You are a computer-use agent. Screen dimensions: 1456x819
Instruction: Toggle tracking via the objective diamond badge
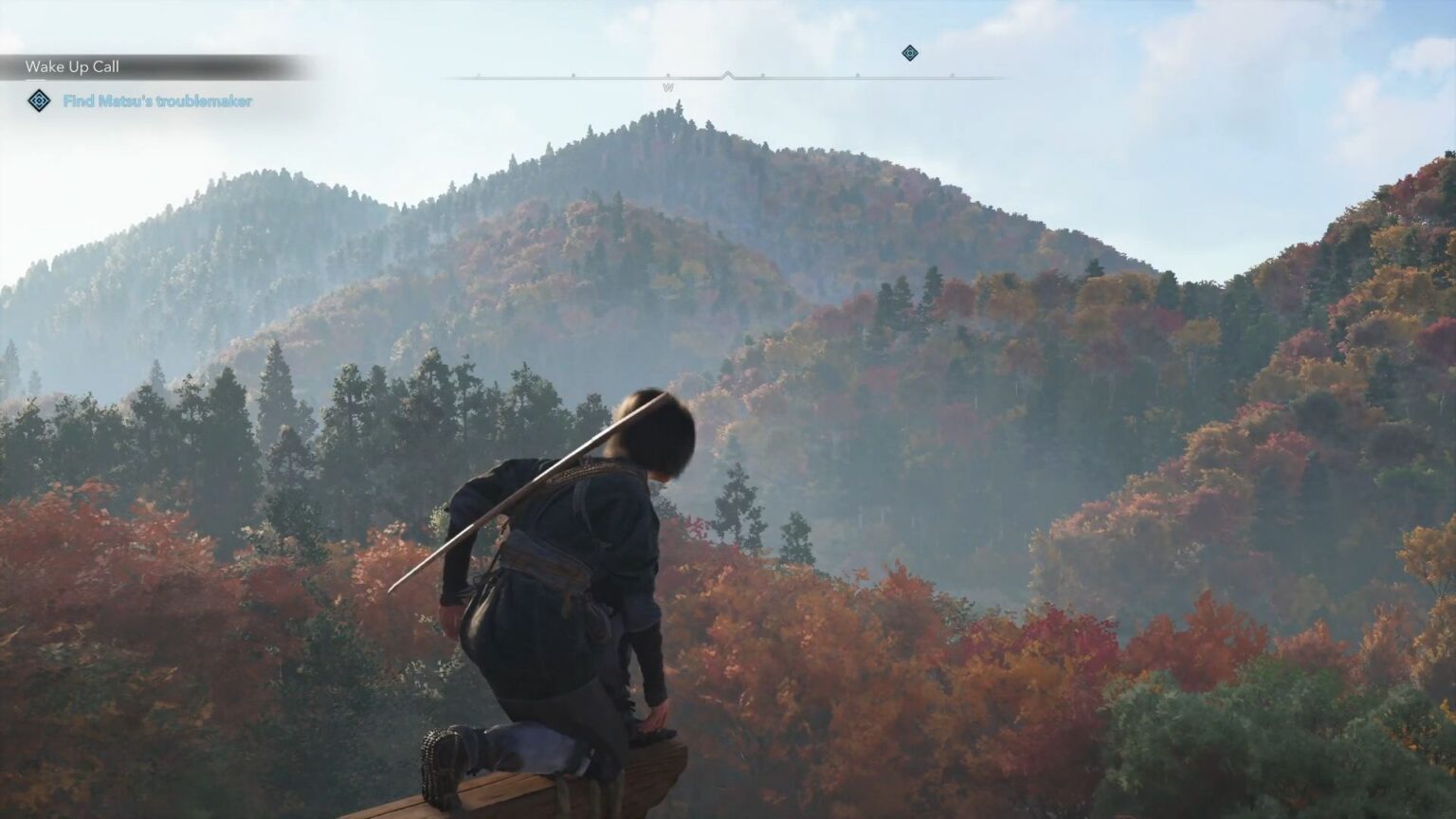(39, 100)
